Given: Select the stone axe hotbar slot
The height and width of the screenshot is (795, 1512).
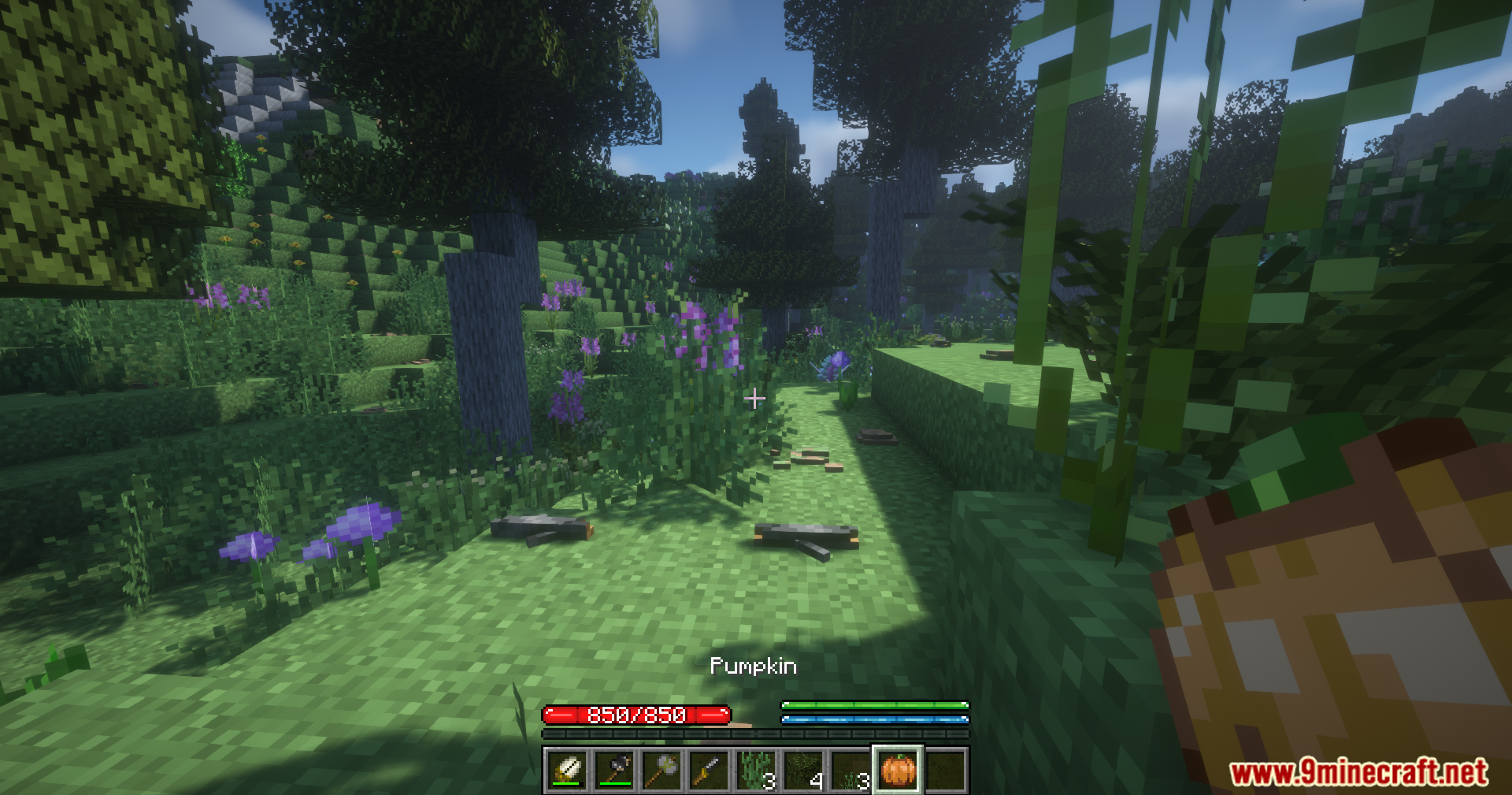Looking at the screenshot, I should pyautogui.click(x=661, y=770).
